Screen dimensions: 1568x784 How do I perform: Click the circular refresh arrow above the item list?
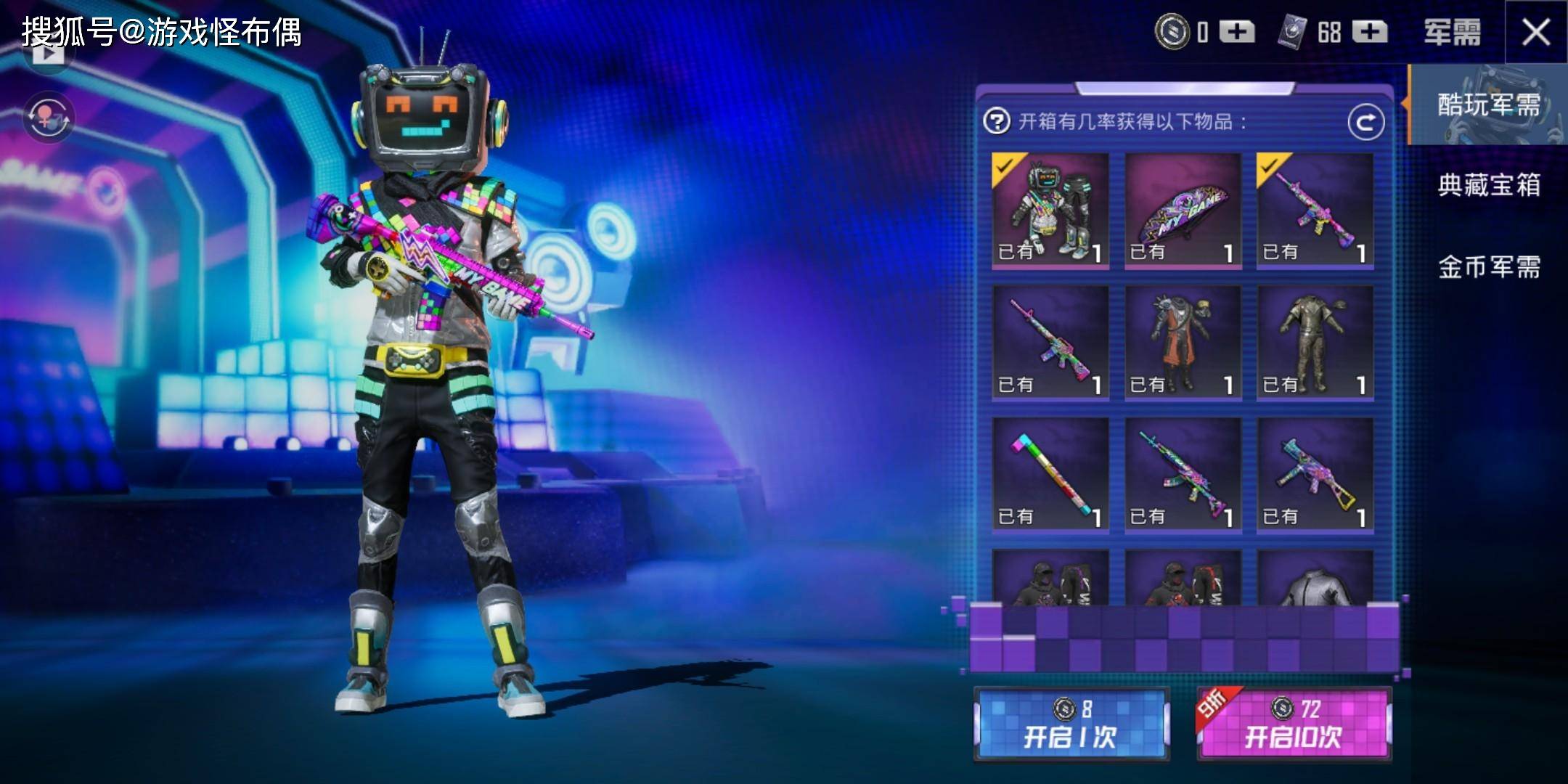coord(1365,123)
